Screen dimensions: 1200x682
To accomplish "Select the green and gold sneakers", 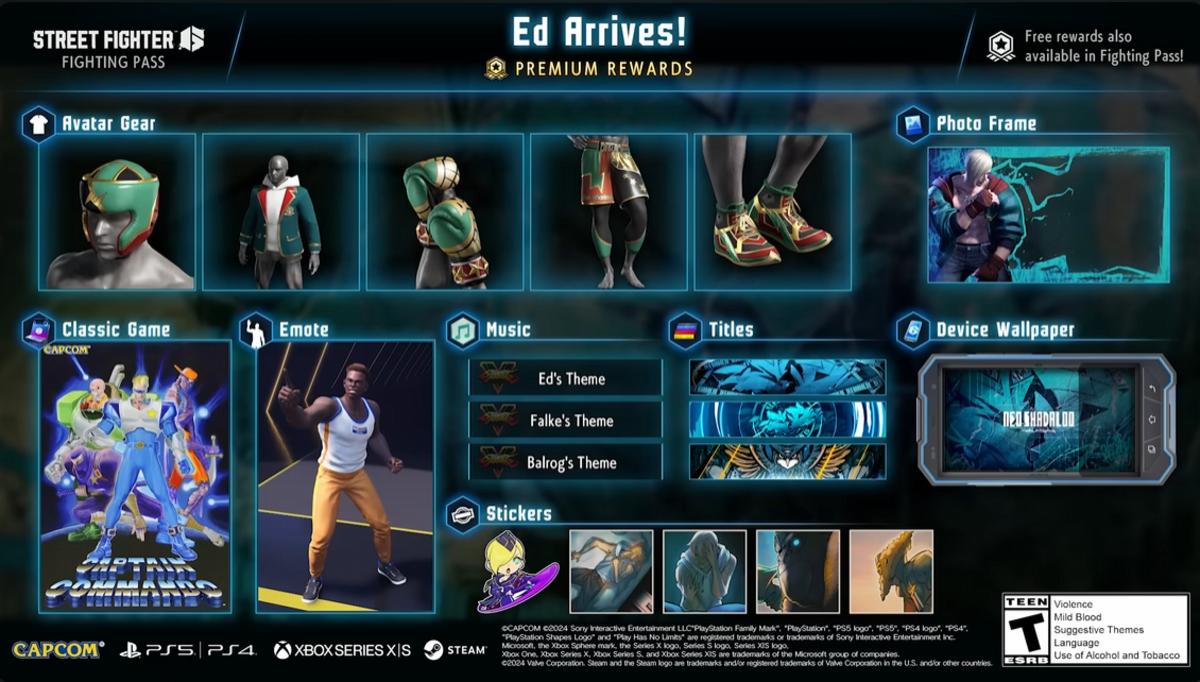I will coord(773,212).
